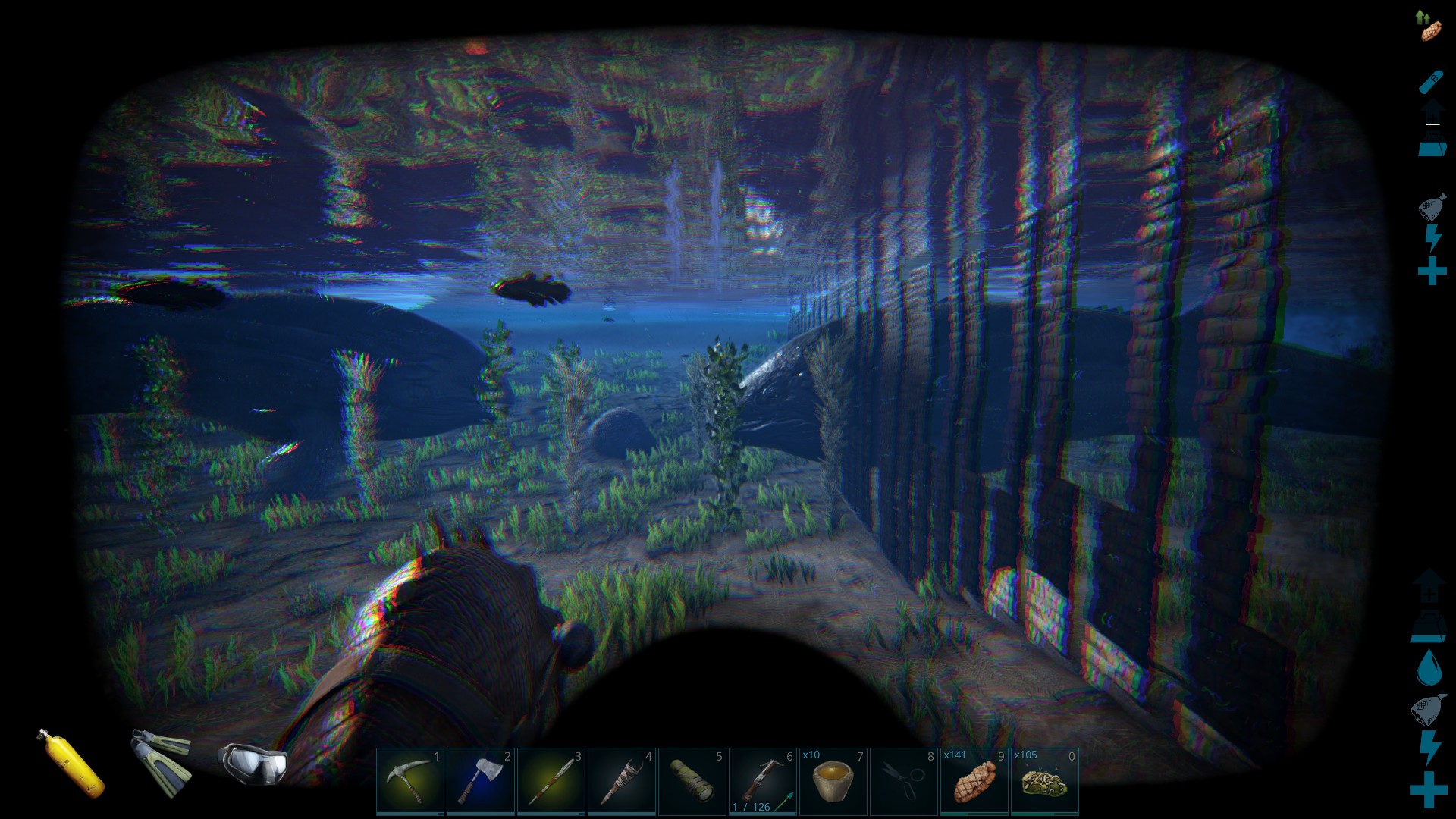Image resolution: width=1456 pixels, height=819 pixels.
Task: Select the pickaxe in hotbar slot 1
Action: point(410,780)
